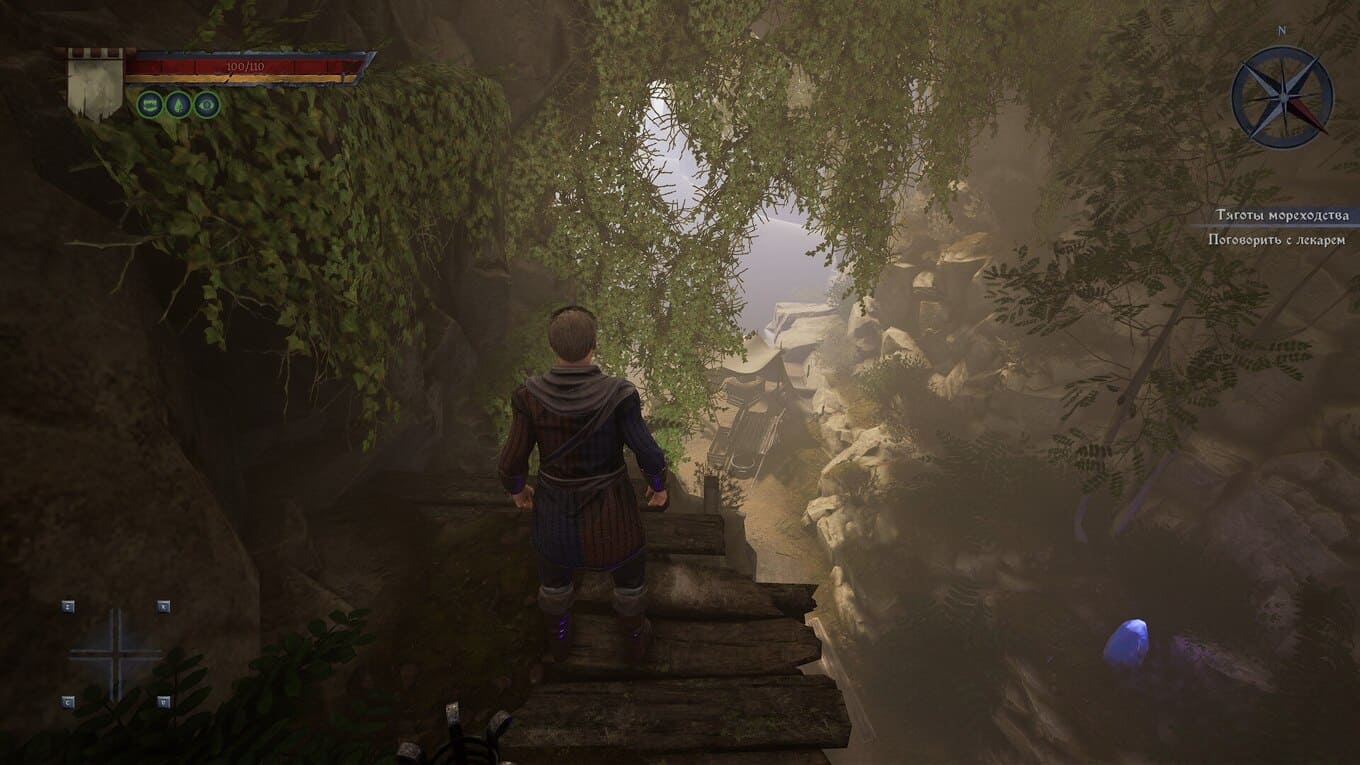
Task: Click the green eye status icon
Action: [207, 104]
